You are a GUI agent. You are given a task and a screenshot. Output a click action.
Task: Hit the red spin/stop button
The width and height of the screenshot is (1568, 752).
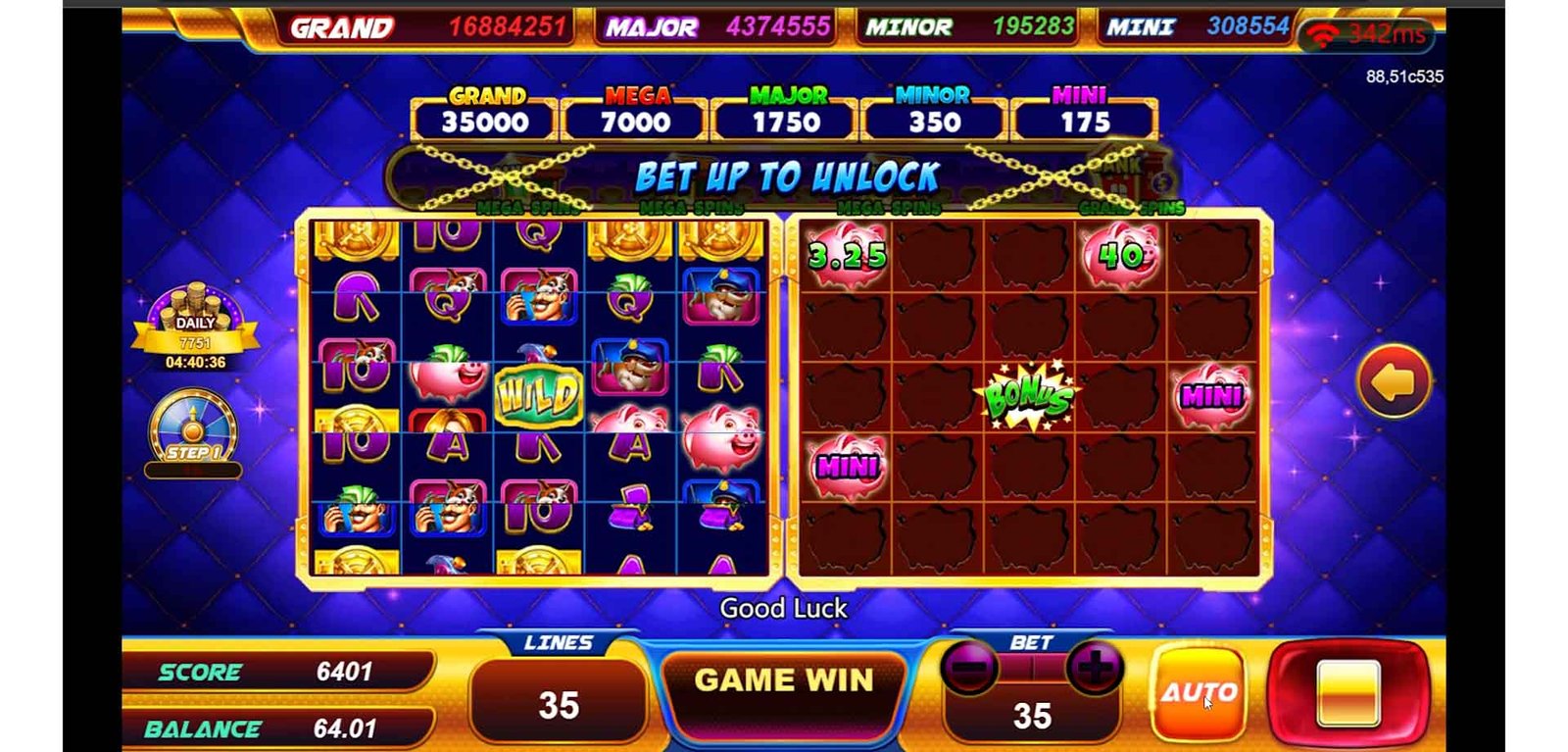point(1348,693)
